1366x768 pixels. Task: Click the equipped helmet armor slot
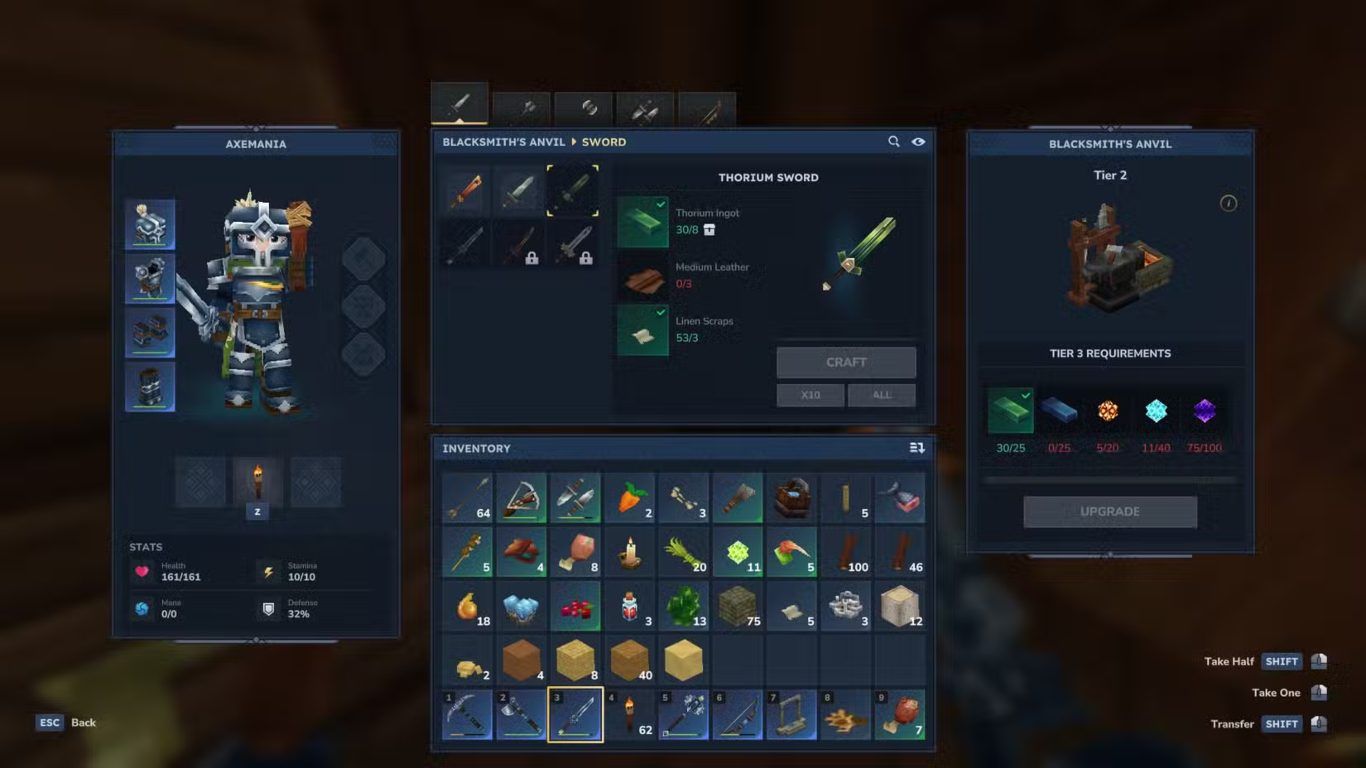150,224
